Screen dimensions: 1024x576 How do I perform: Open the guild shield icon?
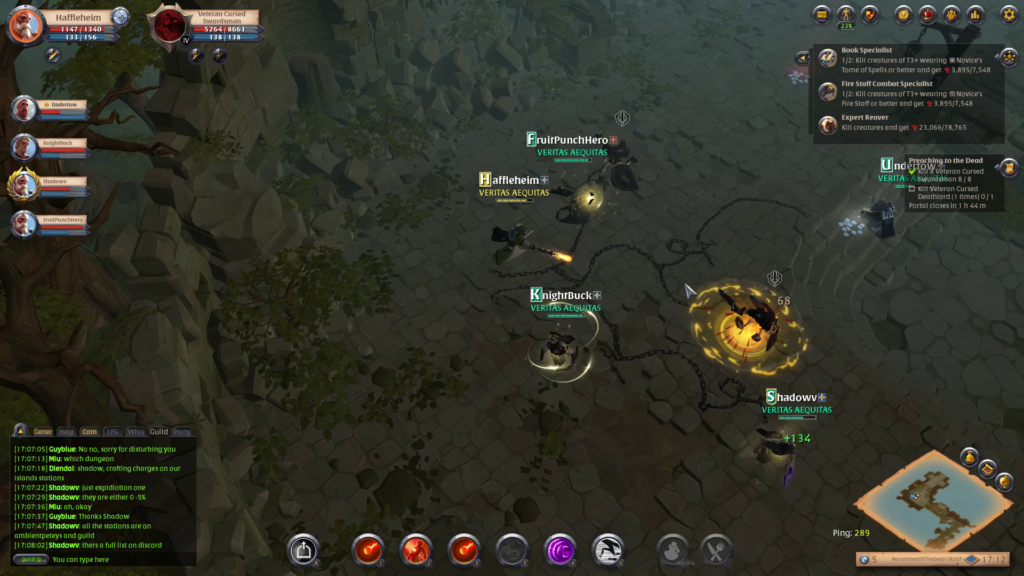point(870,14)
